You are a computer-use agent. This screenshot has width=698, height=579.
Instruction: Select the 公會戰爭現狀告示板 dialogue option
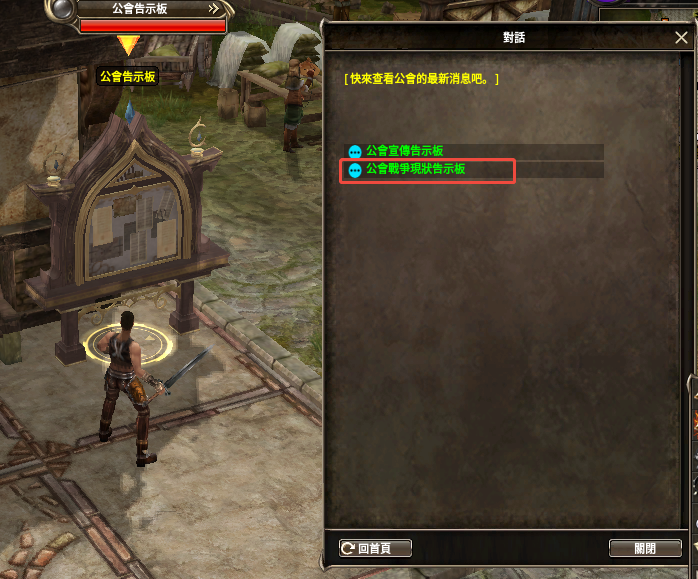tap(415, 170)
